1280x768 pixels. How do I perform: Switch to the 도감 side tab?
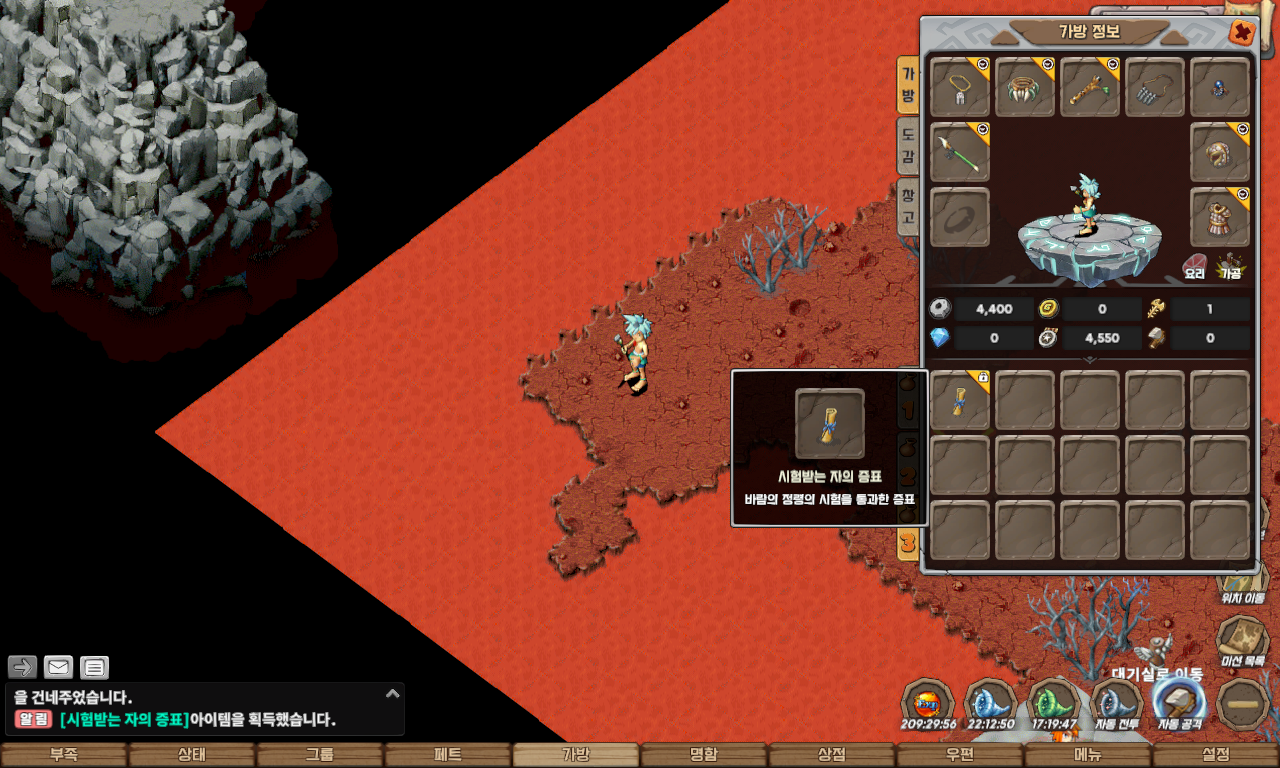coord(908,142)
